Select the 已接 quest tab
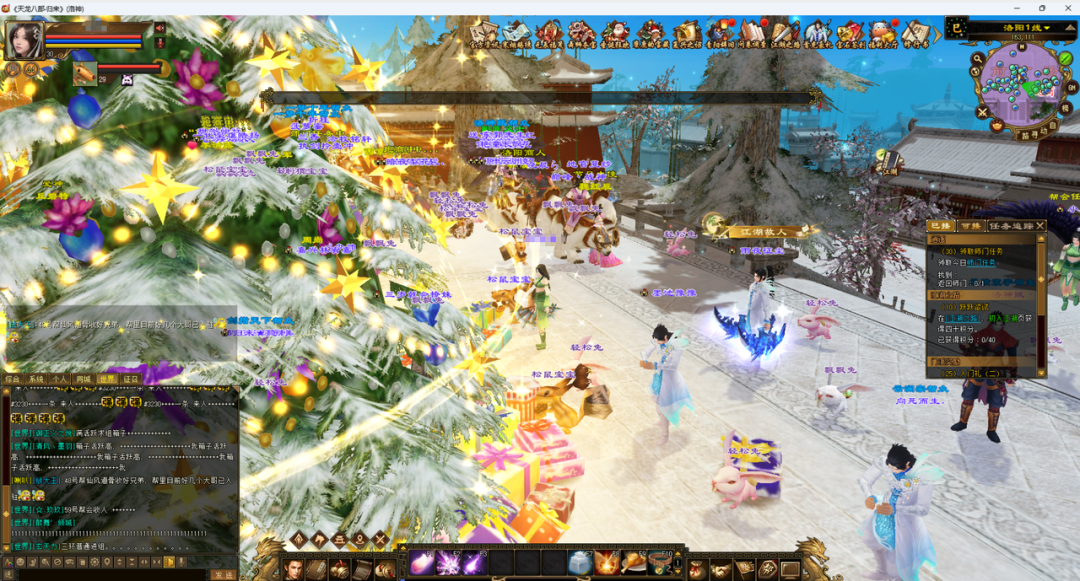Screen dimensions: 1080x581 point(941,227)
